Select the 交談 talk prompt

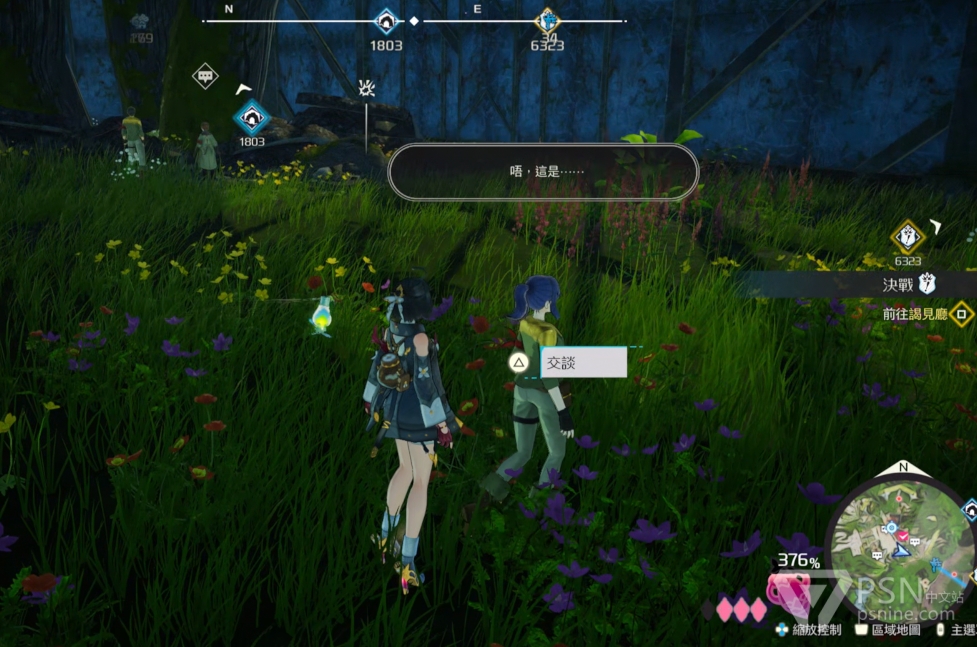coord(583,362)
